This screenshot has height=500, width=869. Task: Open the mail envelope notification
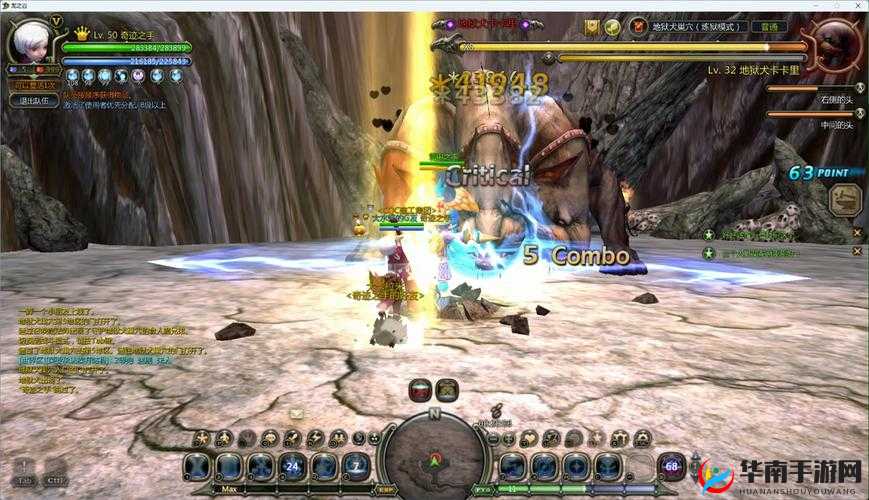[297, 413]
